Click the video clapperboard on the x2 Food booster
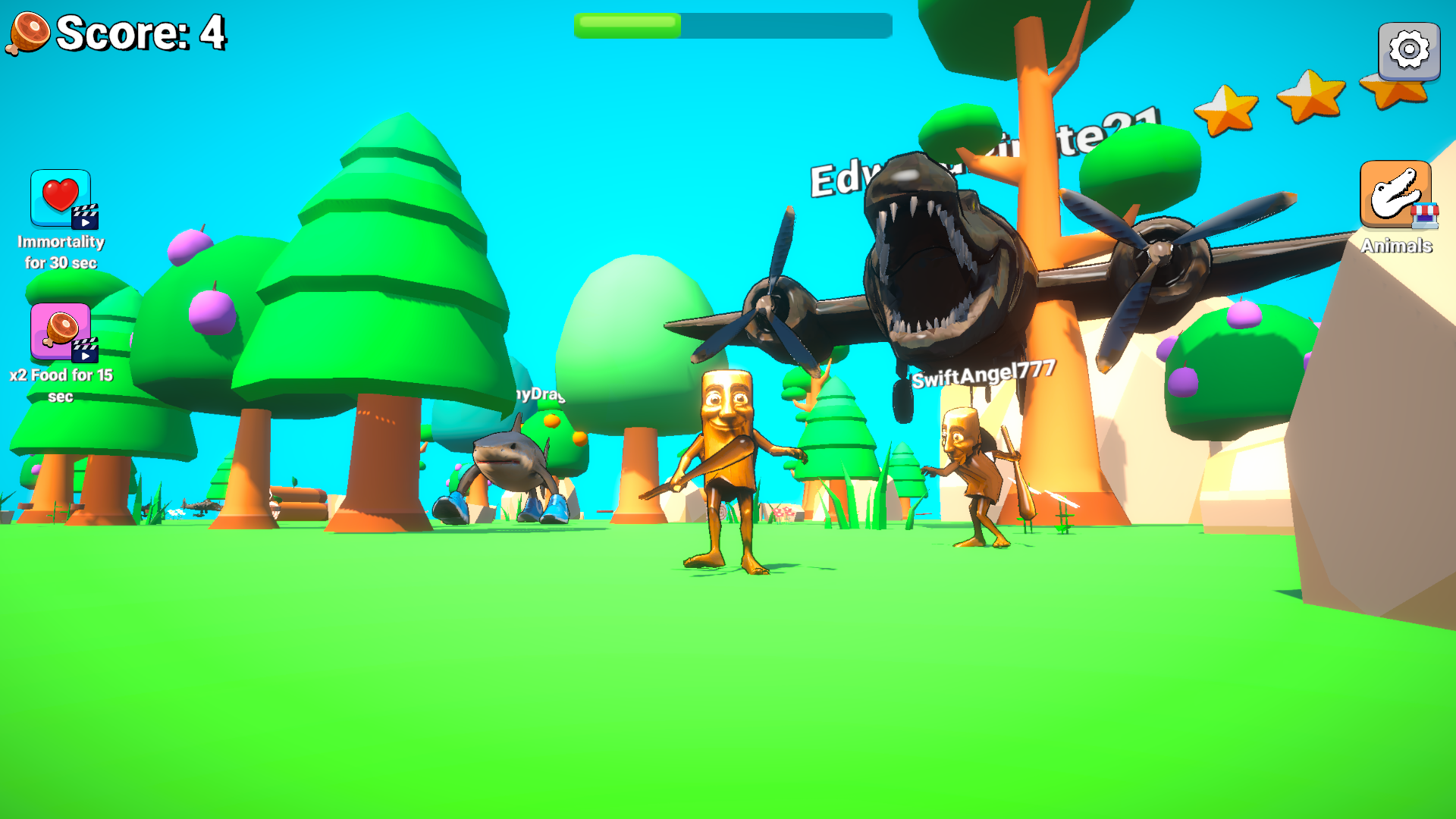Viewport: 1456px width, 819px height. coord(85,353)
